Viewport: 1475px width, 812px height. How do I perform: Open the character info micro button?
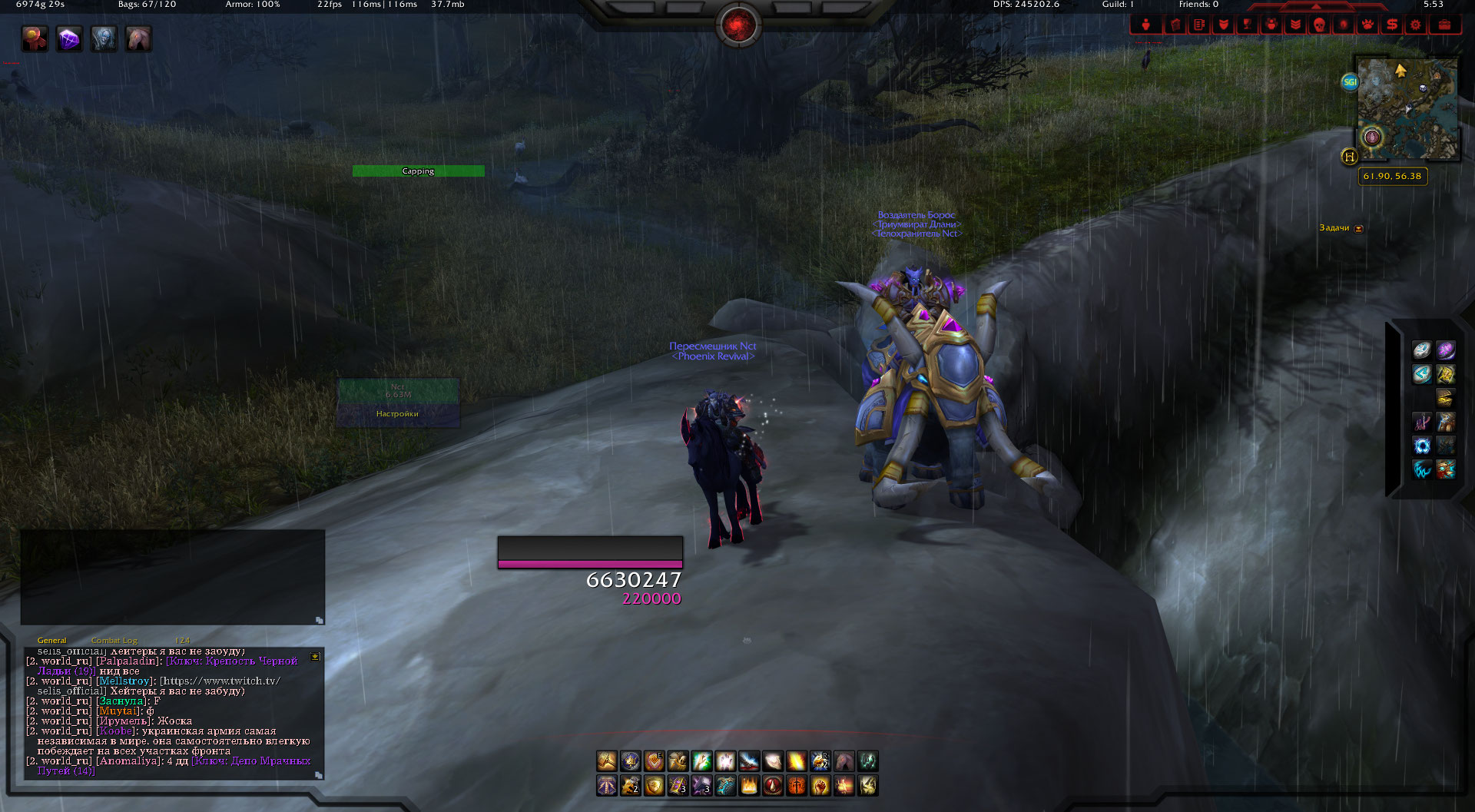(x=1145, y=25)
